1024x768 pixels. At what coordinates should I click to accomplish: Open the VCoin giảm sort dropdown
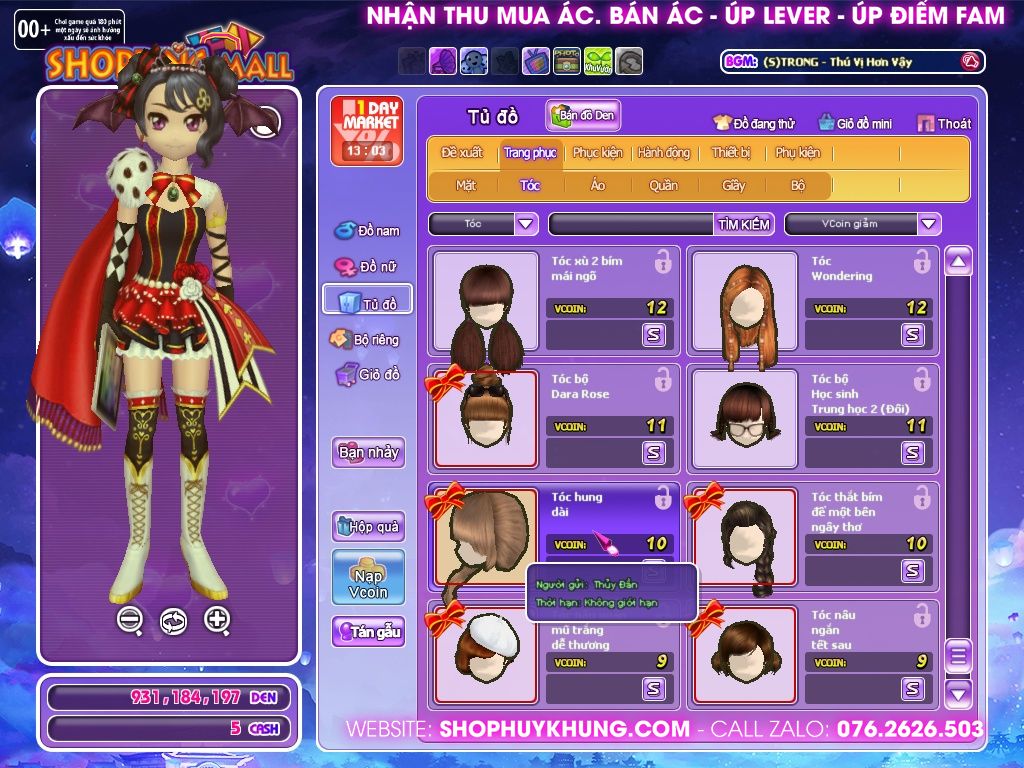coord(929,224)
